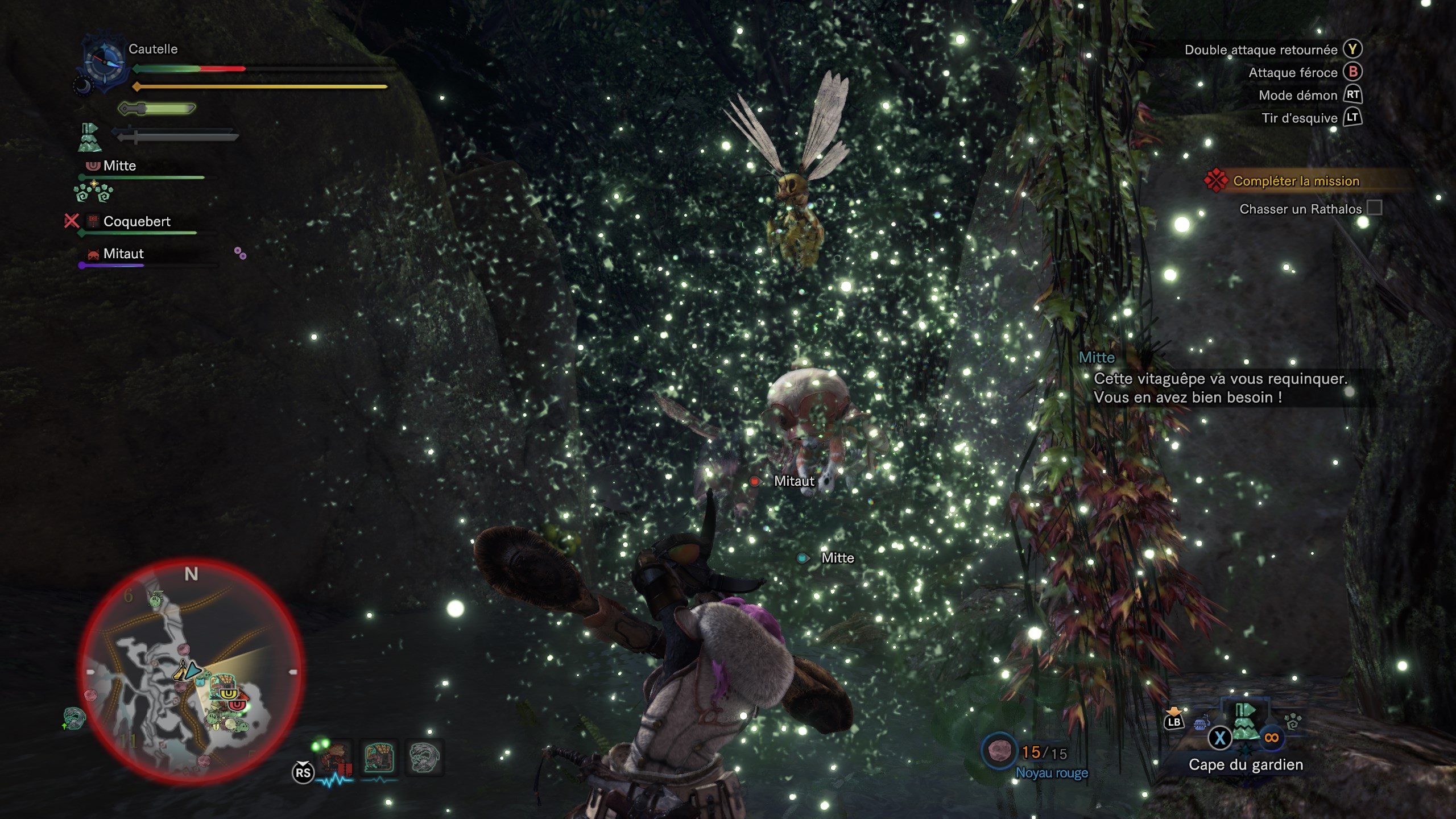Select the Noyau rouge slinger ammo icon
1456x819 pixels.
(1000, 752)
